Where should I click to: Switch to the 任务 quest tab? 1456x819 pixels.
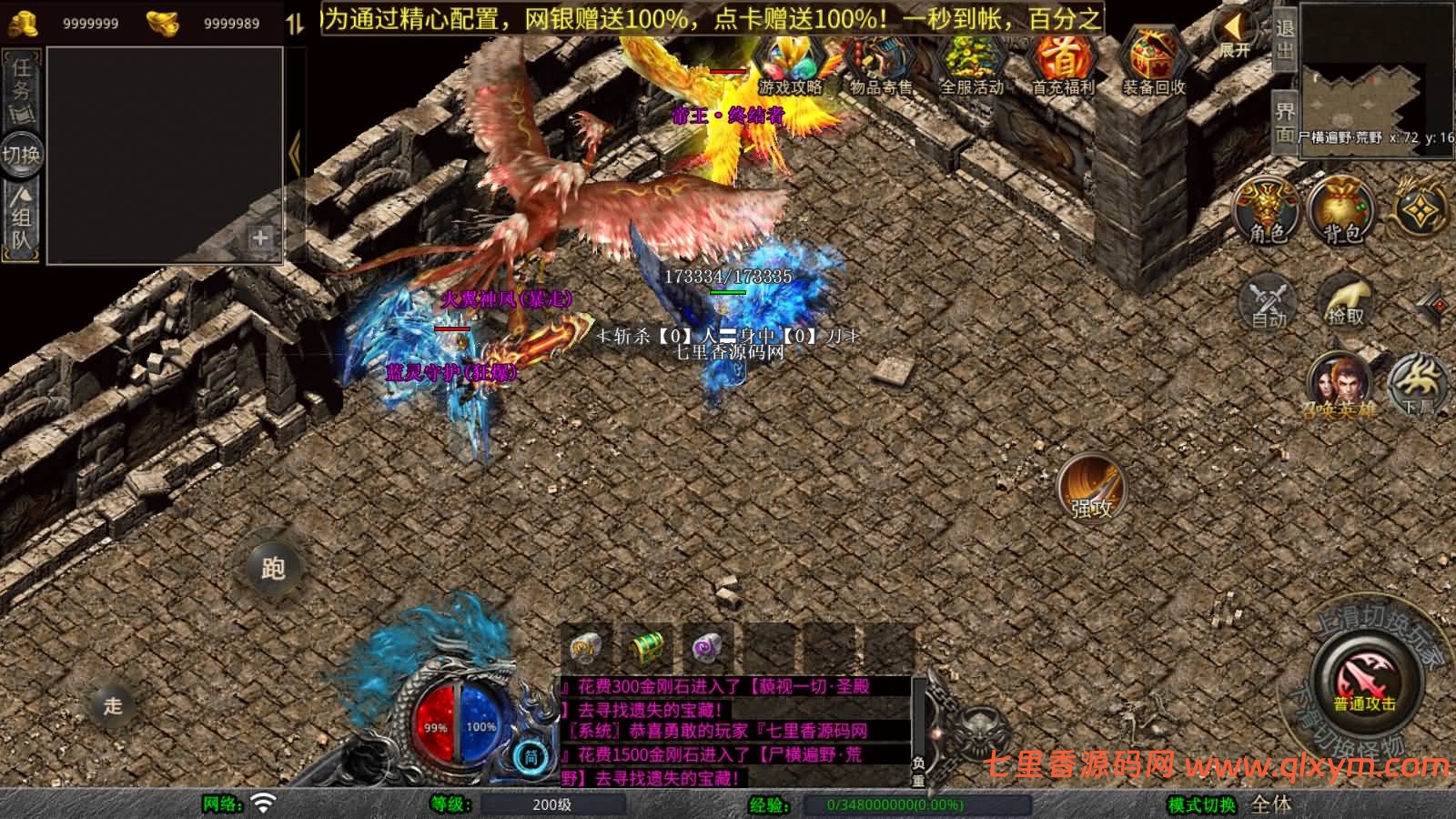pyautogui.click(x=21, y=88)
